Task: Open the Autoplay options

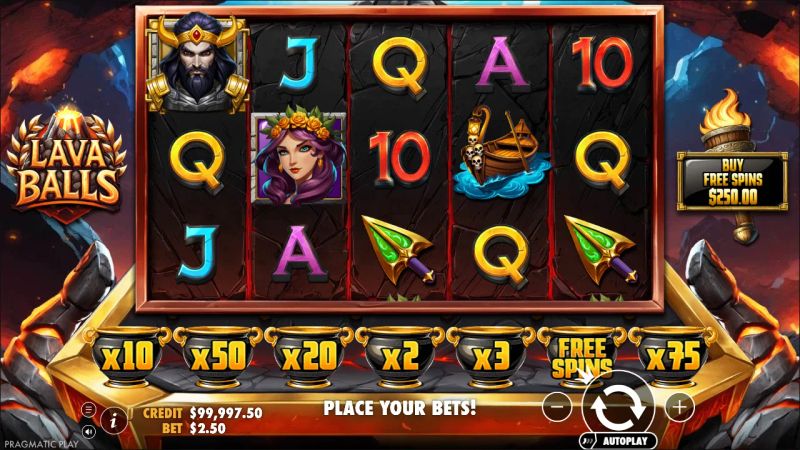Action: tap(621, 440)
